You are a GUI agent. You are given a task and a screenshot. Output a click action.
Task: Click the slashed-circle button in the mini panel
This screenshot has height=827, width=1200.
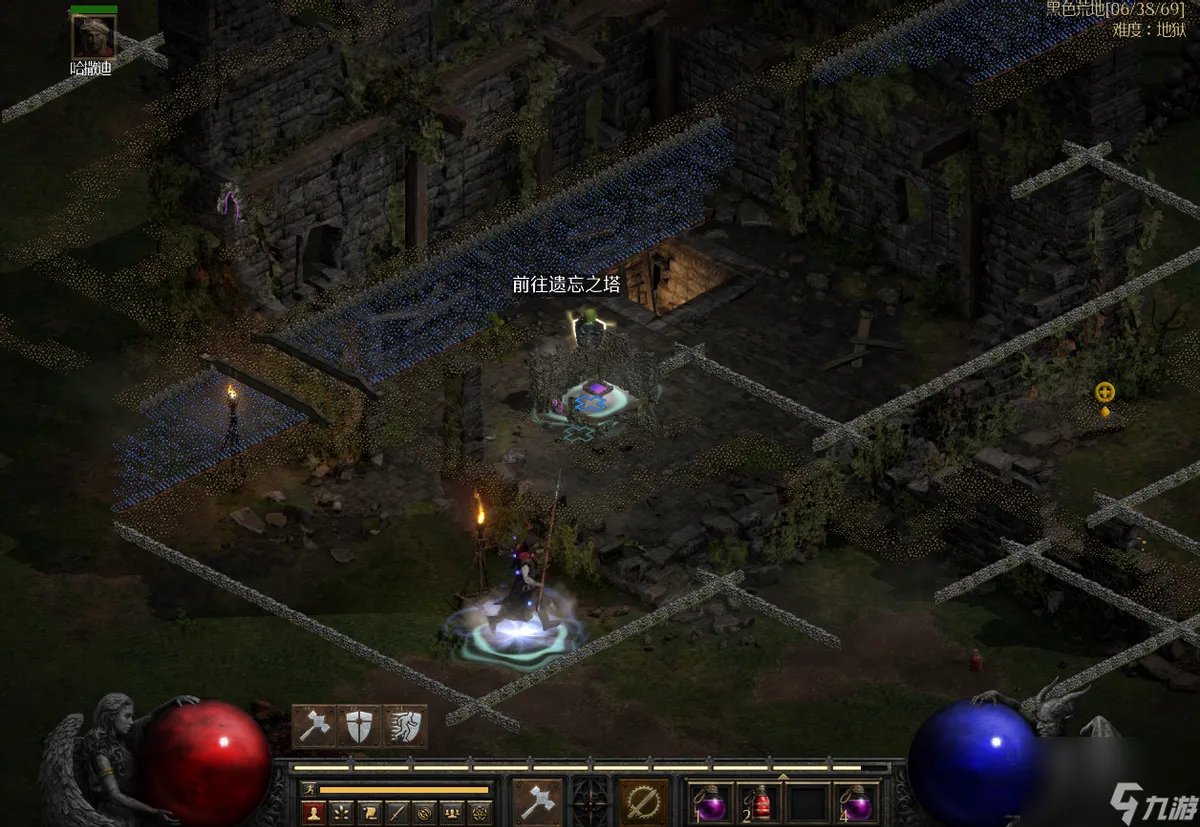(425, 813)
